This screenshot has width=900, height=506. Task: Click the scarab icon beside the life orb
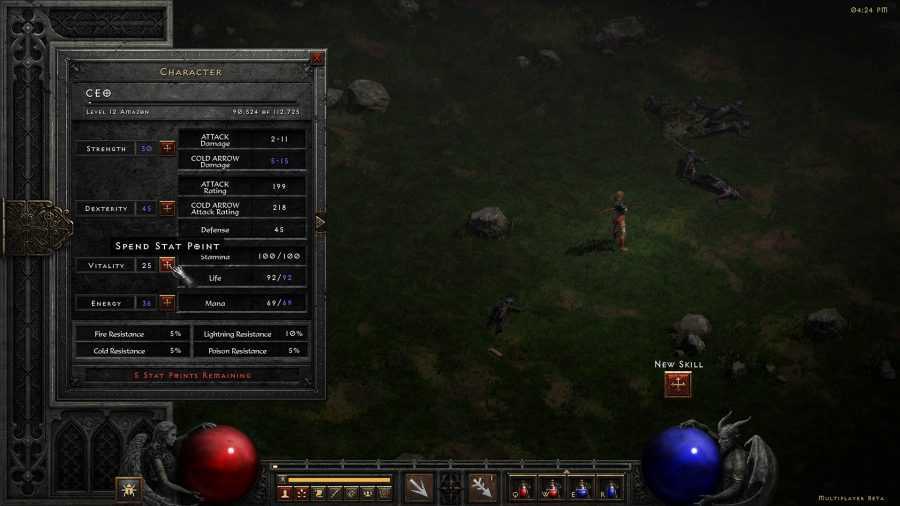point(129,489)
